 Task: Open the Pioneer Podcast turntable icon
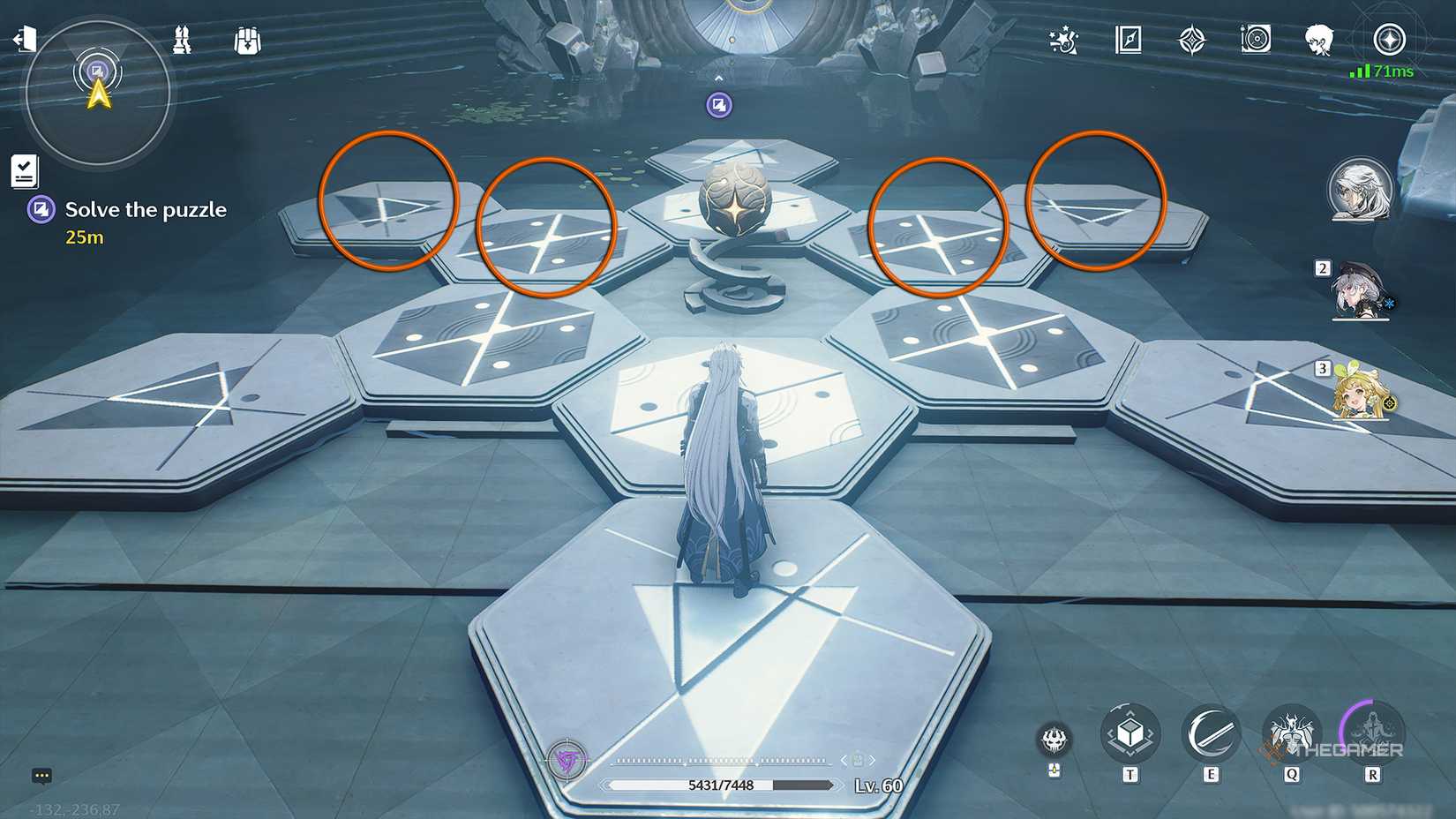pos(1256,40)
